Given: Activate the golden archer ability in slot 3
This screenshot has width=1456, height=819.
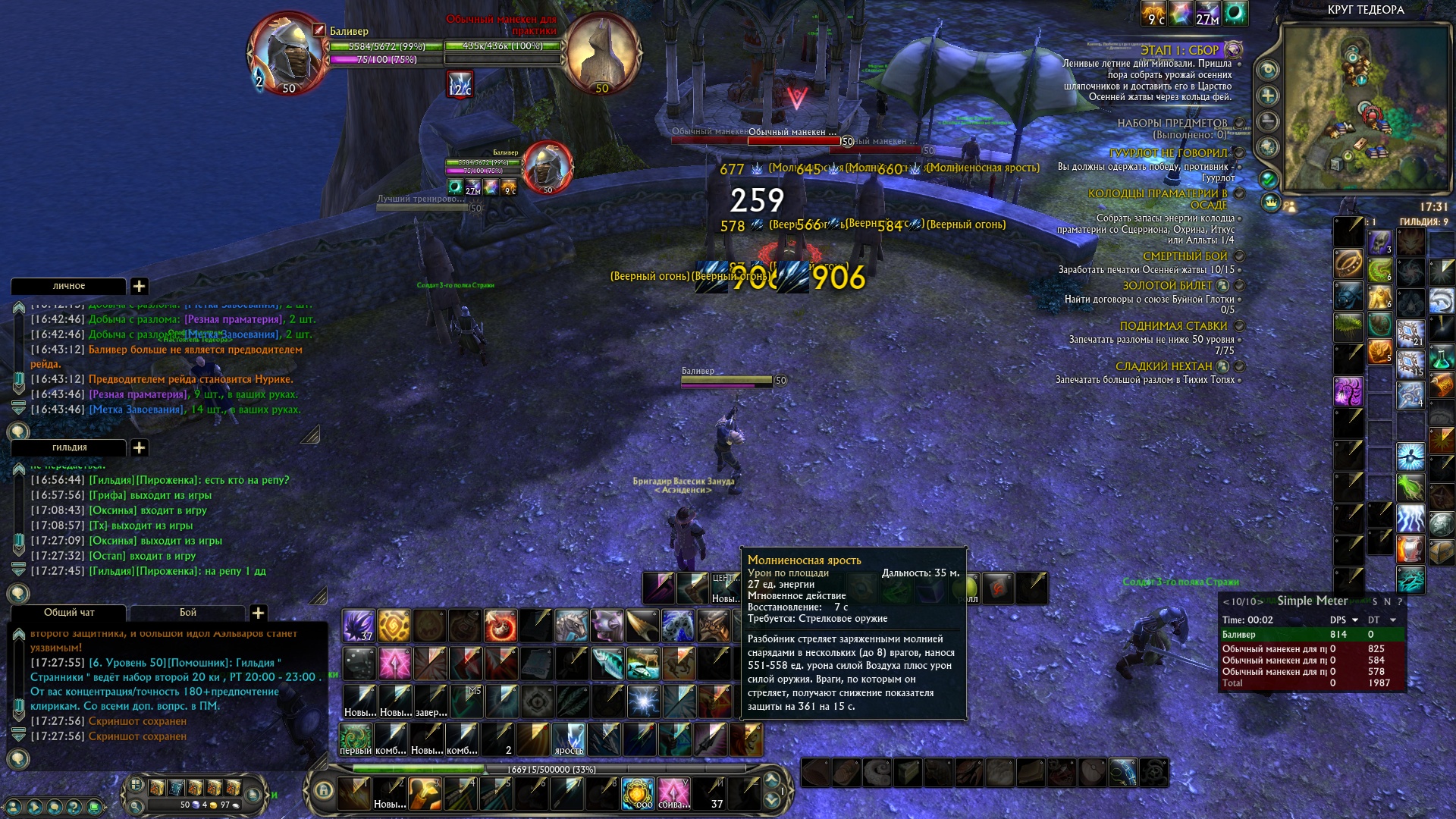Looking at the screenshot, I should 425,793.
